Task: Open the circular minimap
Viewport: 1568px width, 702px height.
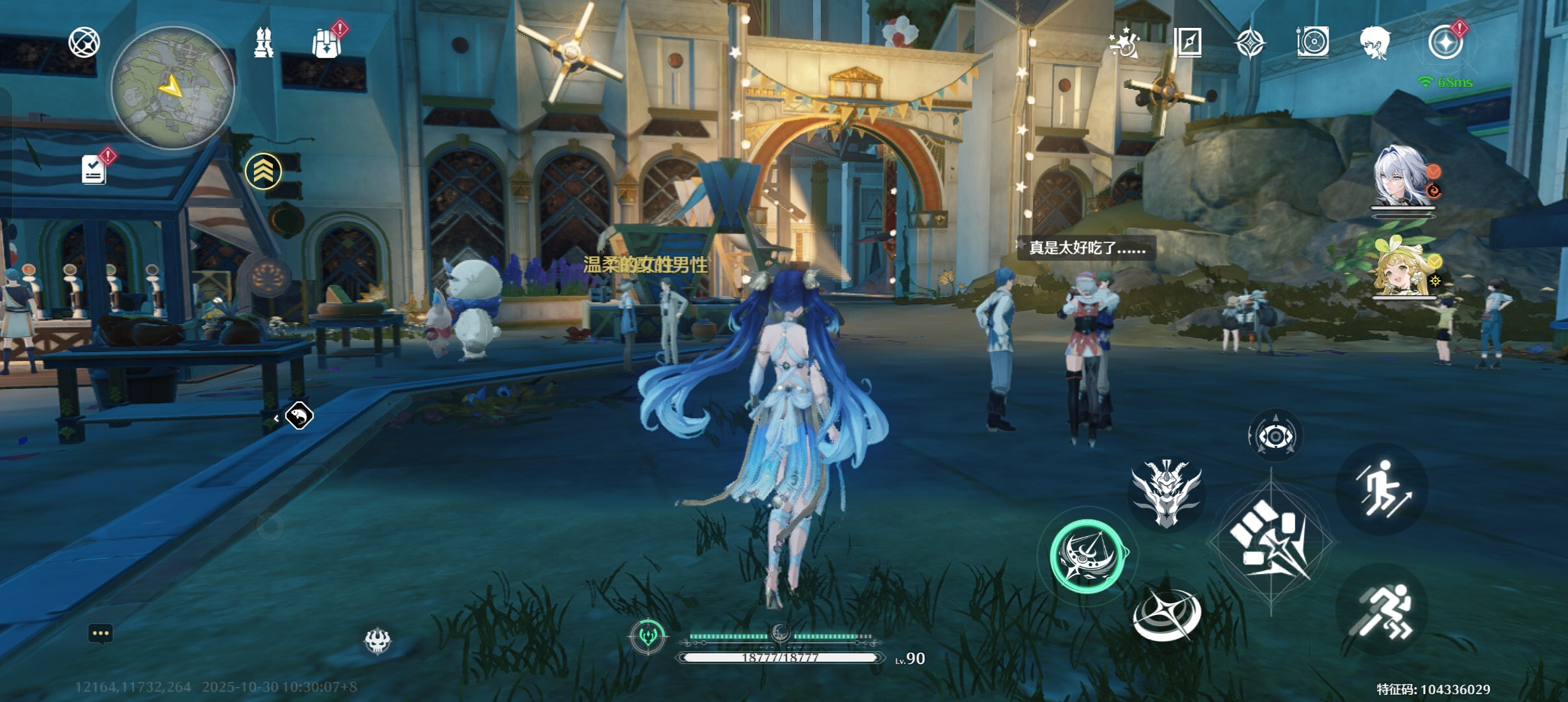Action: point(172,88)
